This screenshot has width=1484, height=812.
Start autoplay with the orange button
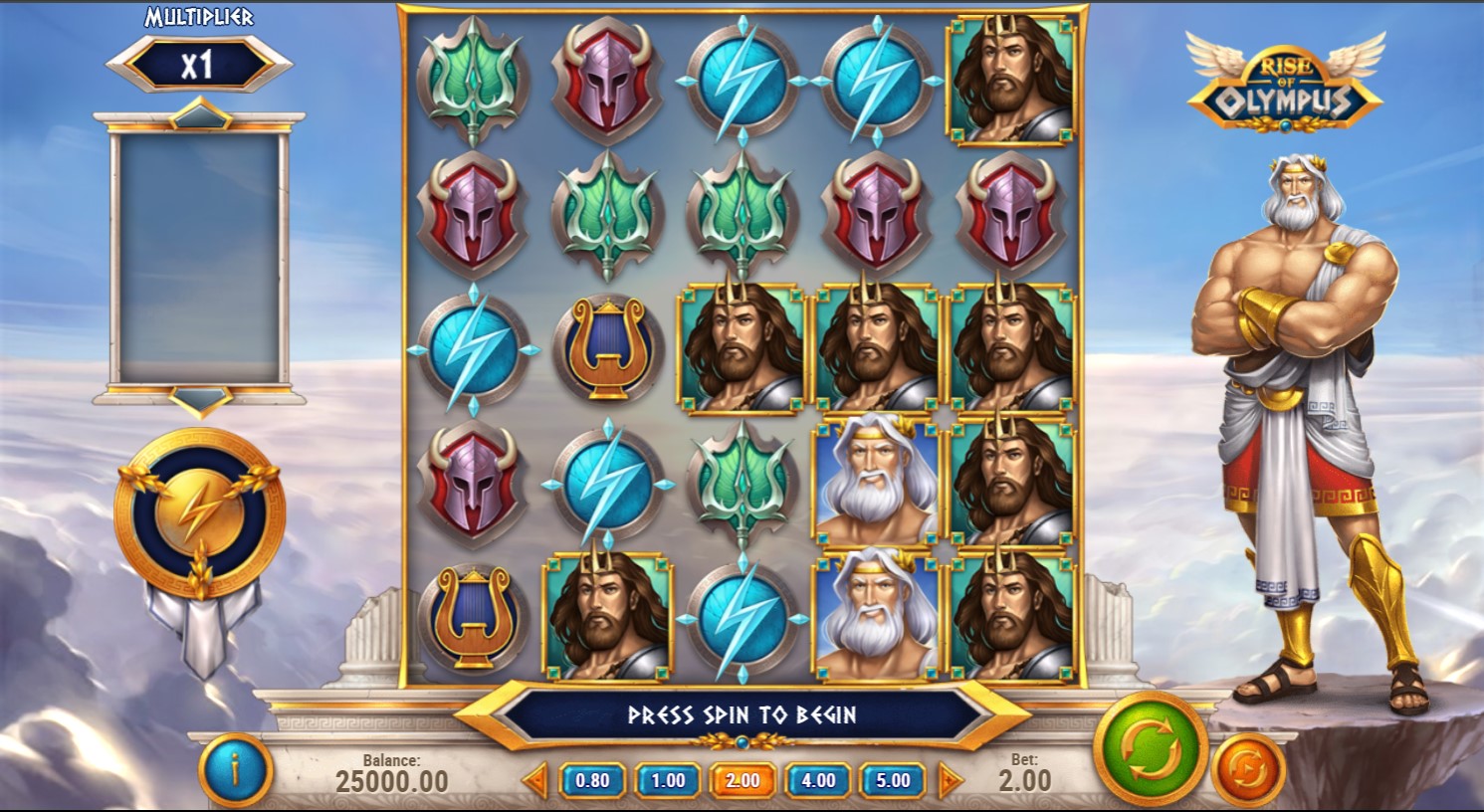(1248, 768)
